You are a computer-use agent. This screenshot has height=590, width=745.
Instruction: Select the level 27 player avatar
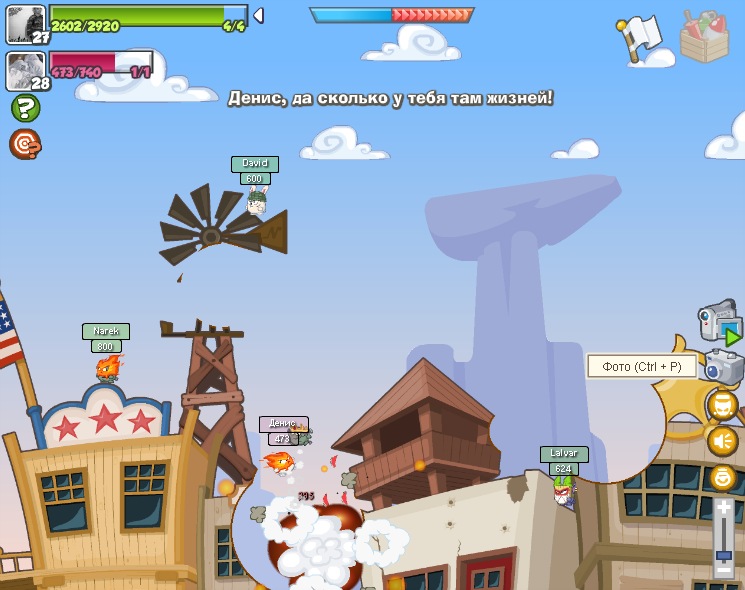point(25,23)
